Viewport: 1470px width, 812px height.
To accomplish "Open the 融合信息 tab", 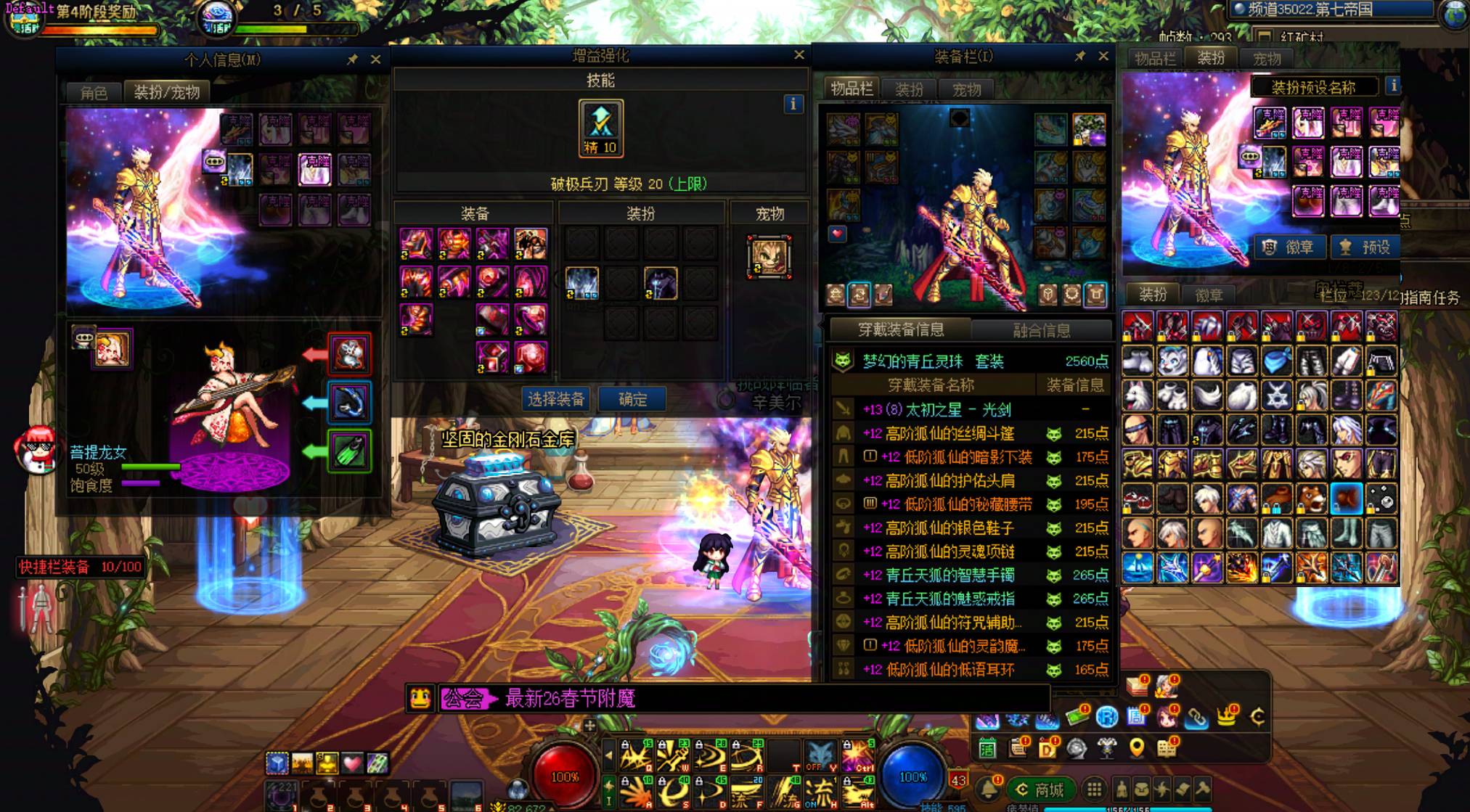I will [x=1041, y=330].
